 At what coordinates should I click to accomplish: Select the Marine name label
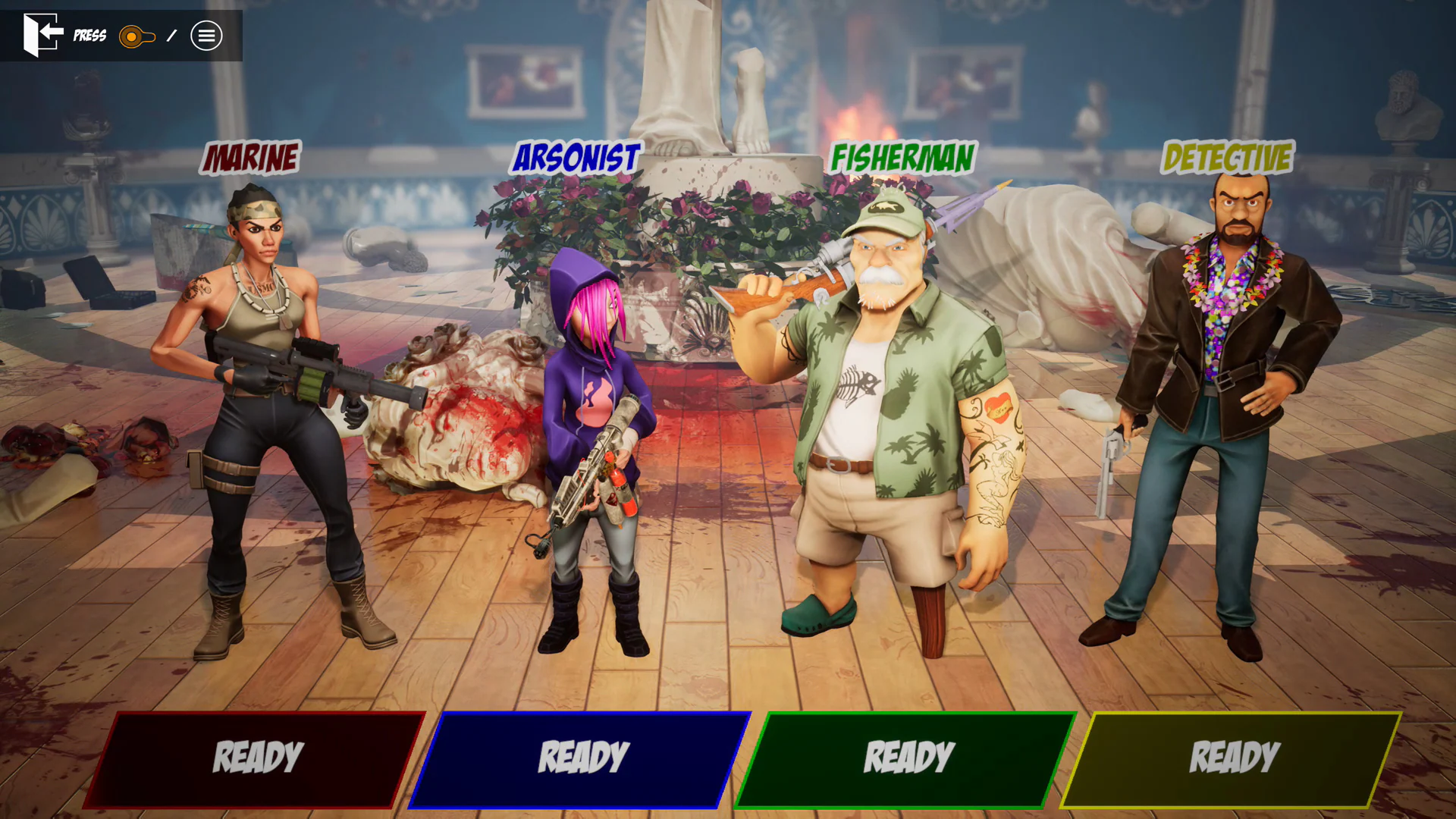tap(251, 158)
